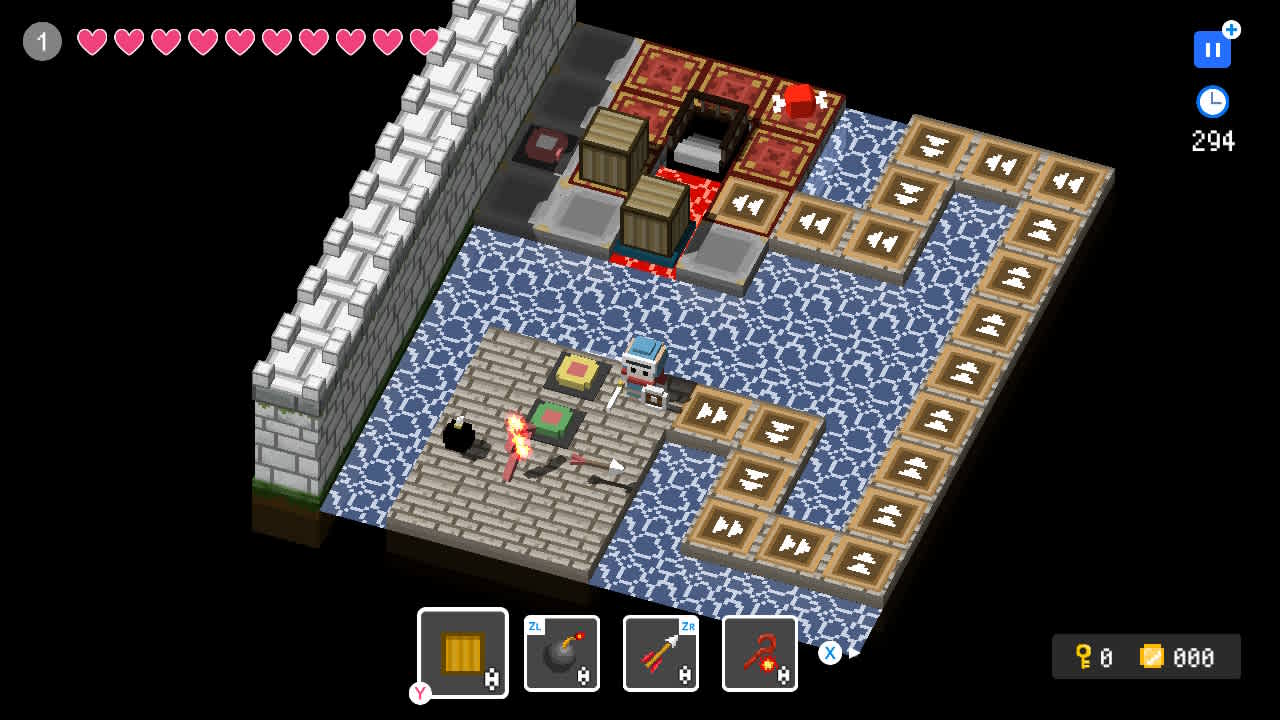
Task: Click the plus badge on the pause button
Action: [x=1229, y=31]
